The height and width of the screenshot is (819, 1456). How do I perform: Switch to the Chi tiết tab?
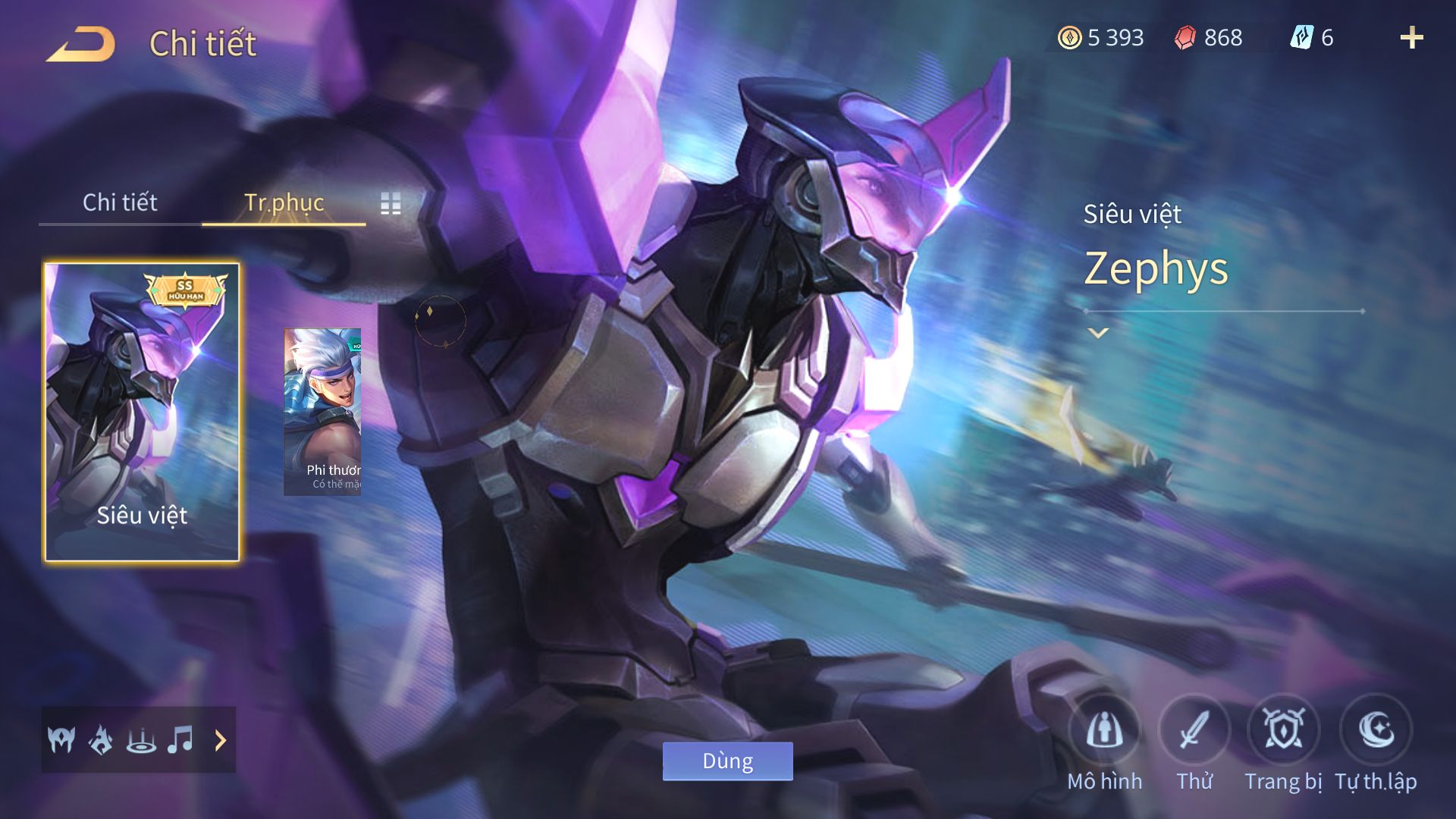pos(120,202)
